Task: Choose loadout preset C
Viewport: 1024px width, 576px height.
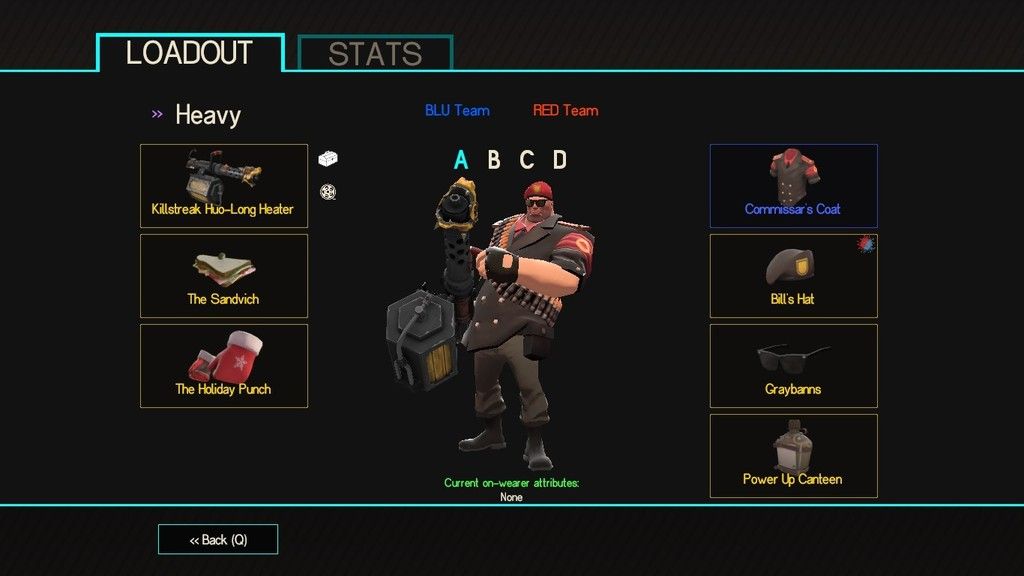Action: pyautogui.click(x=527, y=160)
